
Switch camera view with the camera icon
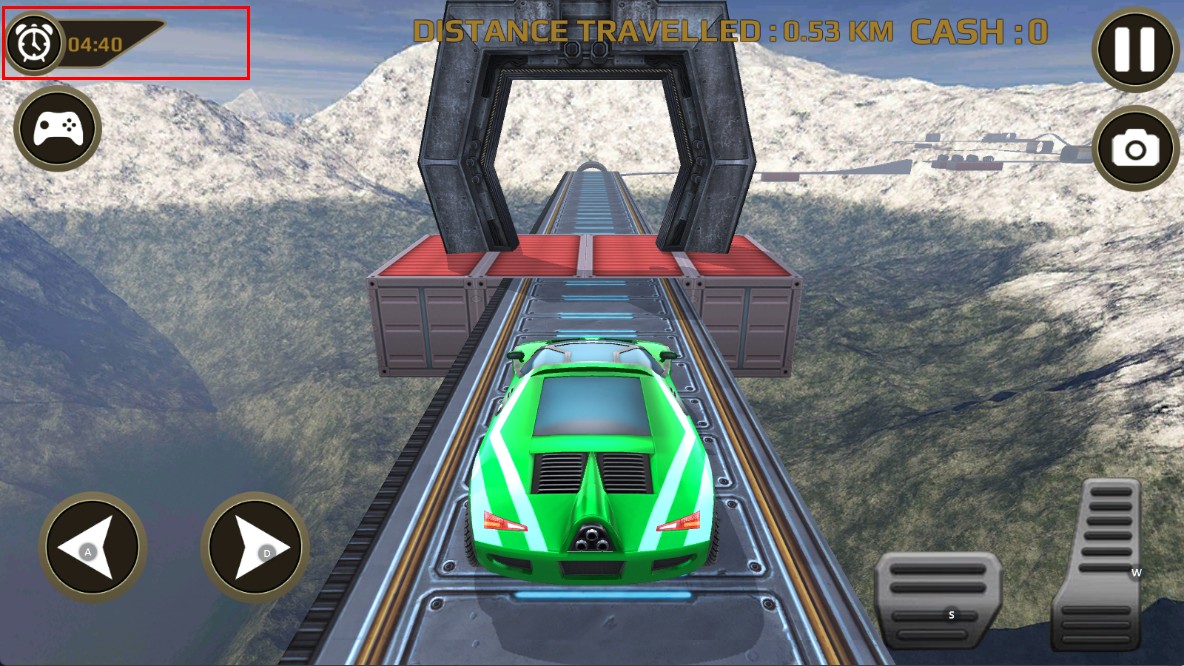[x=1135, y=149]
